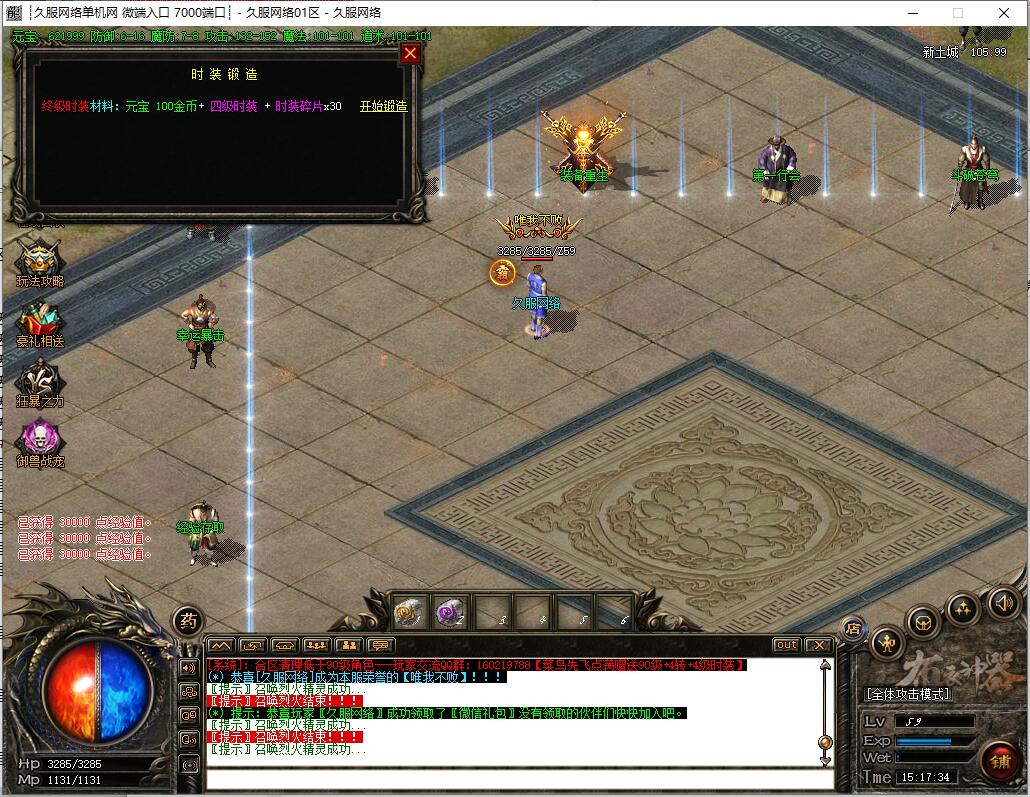Close the chat panel with its X button
The image size is (1030, 797).
pos(818,645)
